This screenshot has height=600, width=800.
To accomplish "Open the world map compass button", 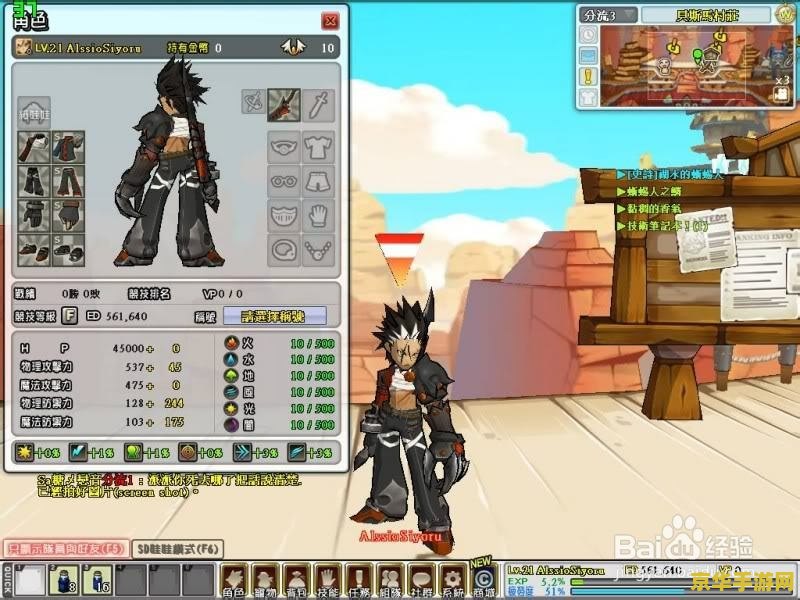I will (x=785, y=14).
